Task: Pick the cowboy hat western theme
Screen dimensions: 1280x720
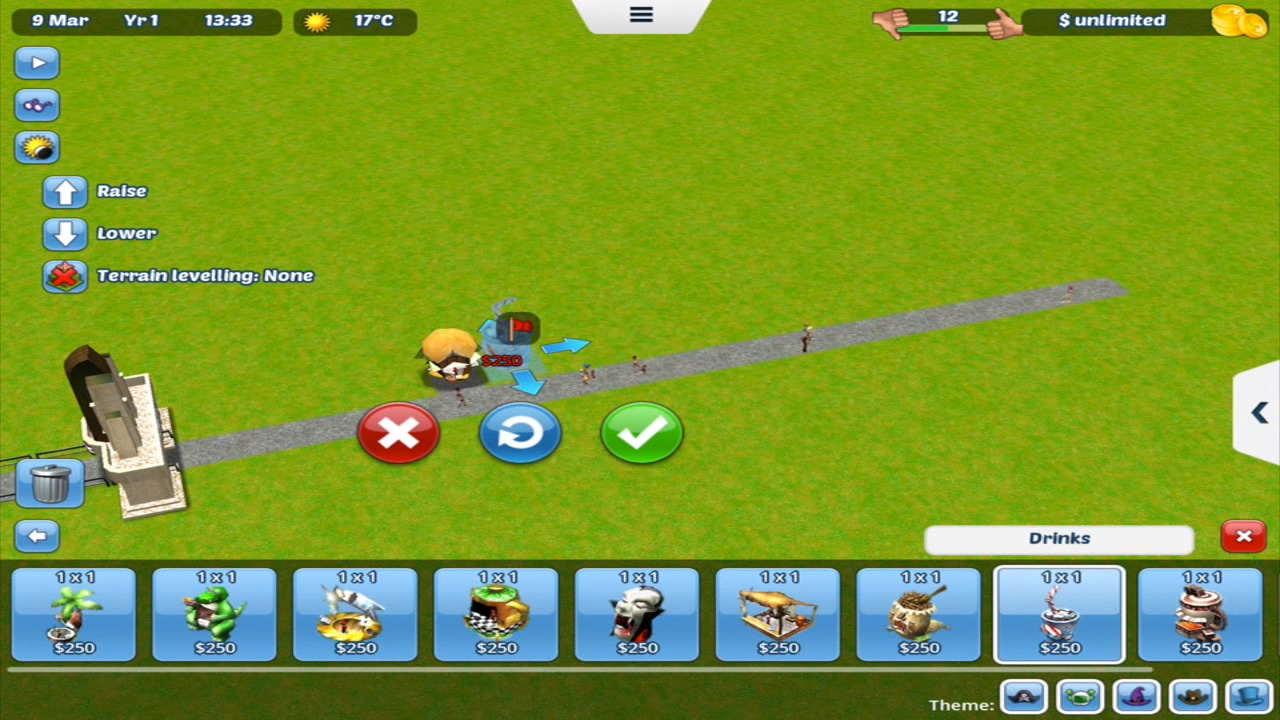Action: click(x=1193, y=696)
